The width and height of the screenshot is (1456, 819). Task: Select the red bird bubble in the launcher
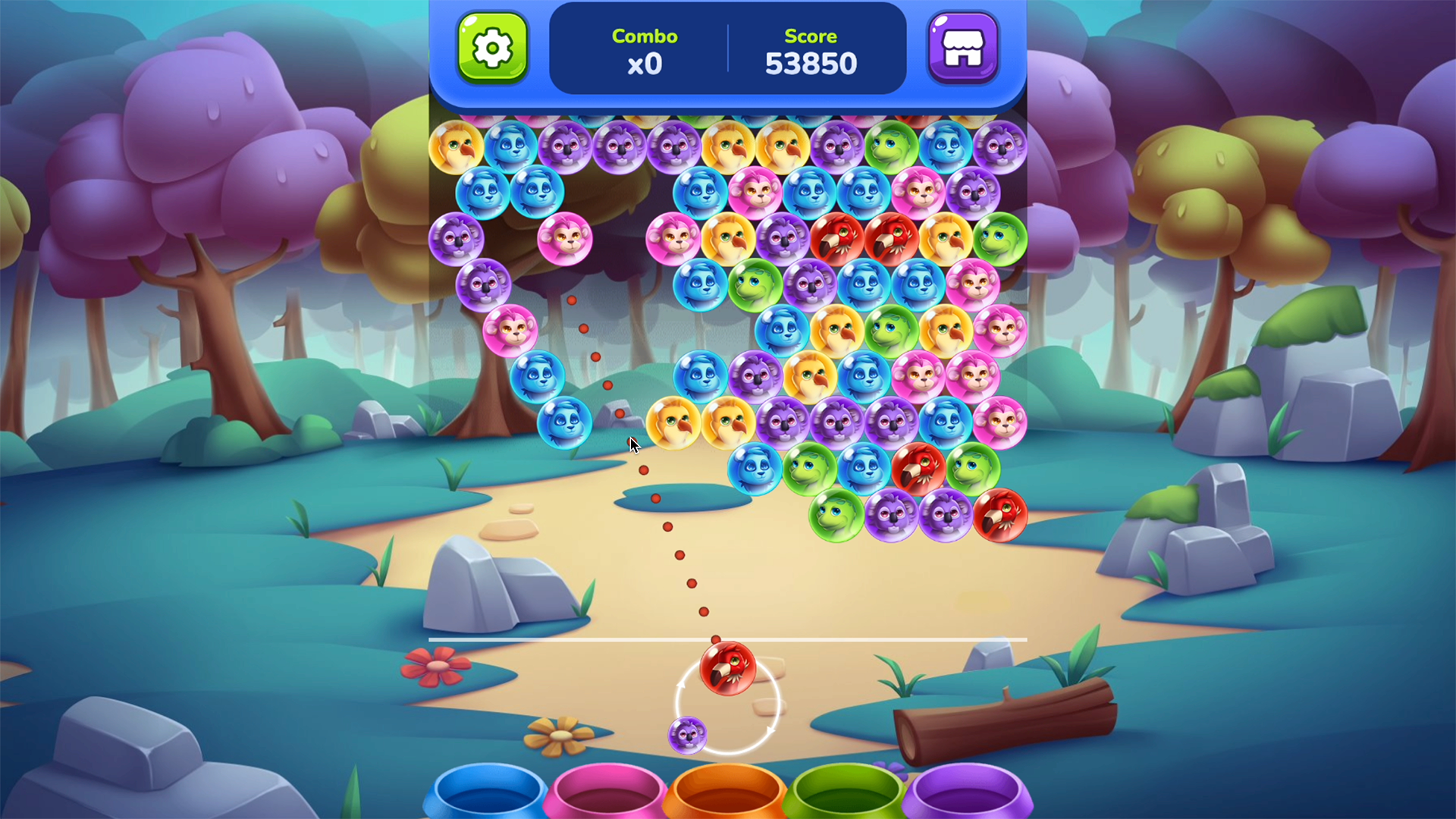pyautogui.click(x=726, y=667)
